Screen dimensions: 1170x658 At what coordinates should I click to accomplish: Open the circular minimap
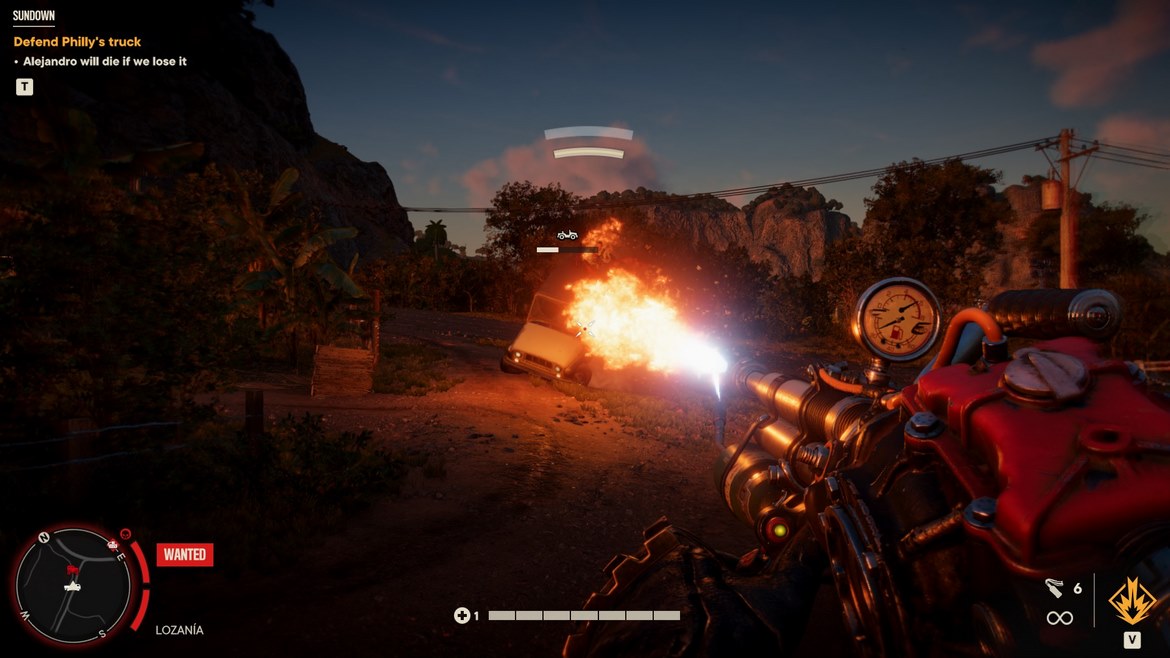pyautogui.click(x=76, y=583)
